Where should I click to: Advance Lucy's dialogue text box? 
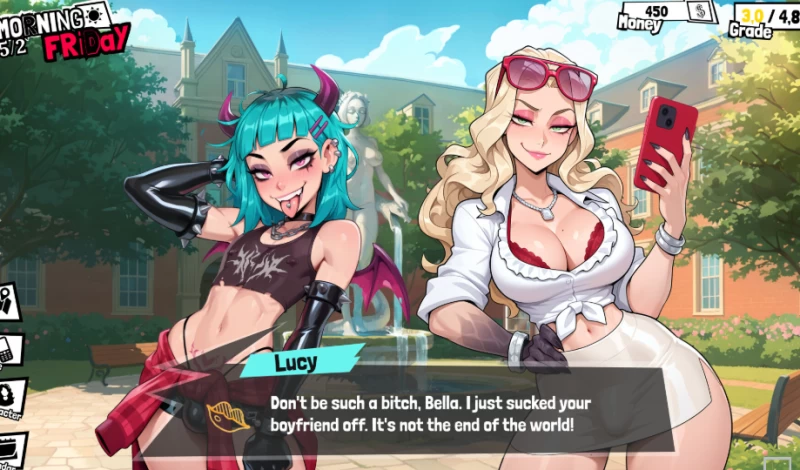click(x=430, y=413)
